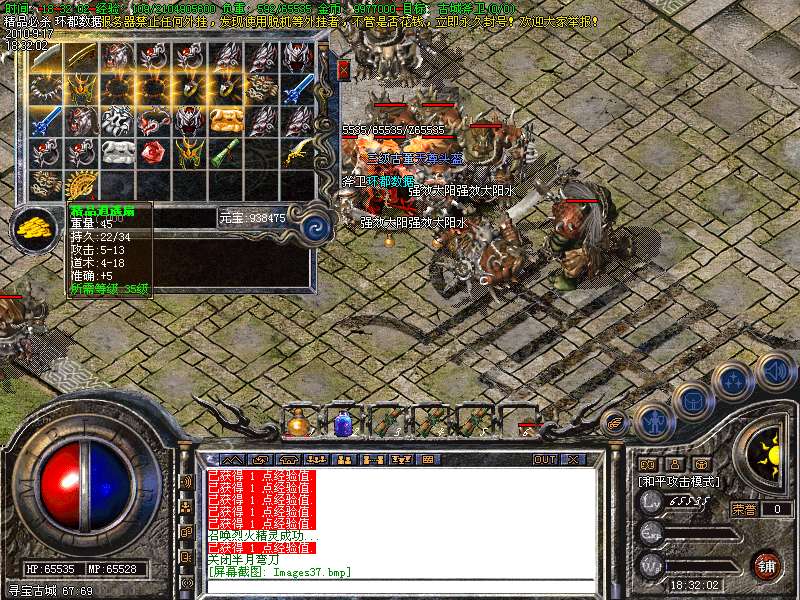800x600 pixels.
Task: Select the golden armor piece in the bag
Action: click(225, 120)
